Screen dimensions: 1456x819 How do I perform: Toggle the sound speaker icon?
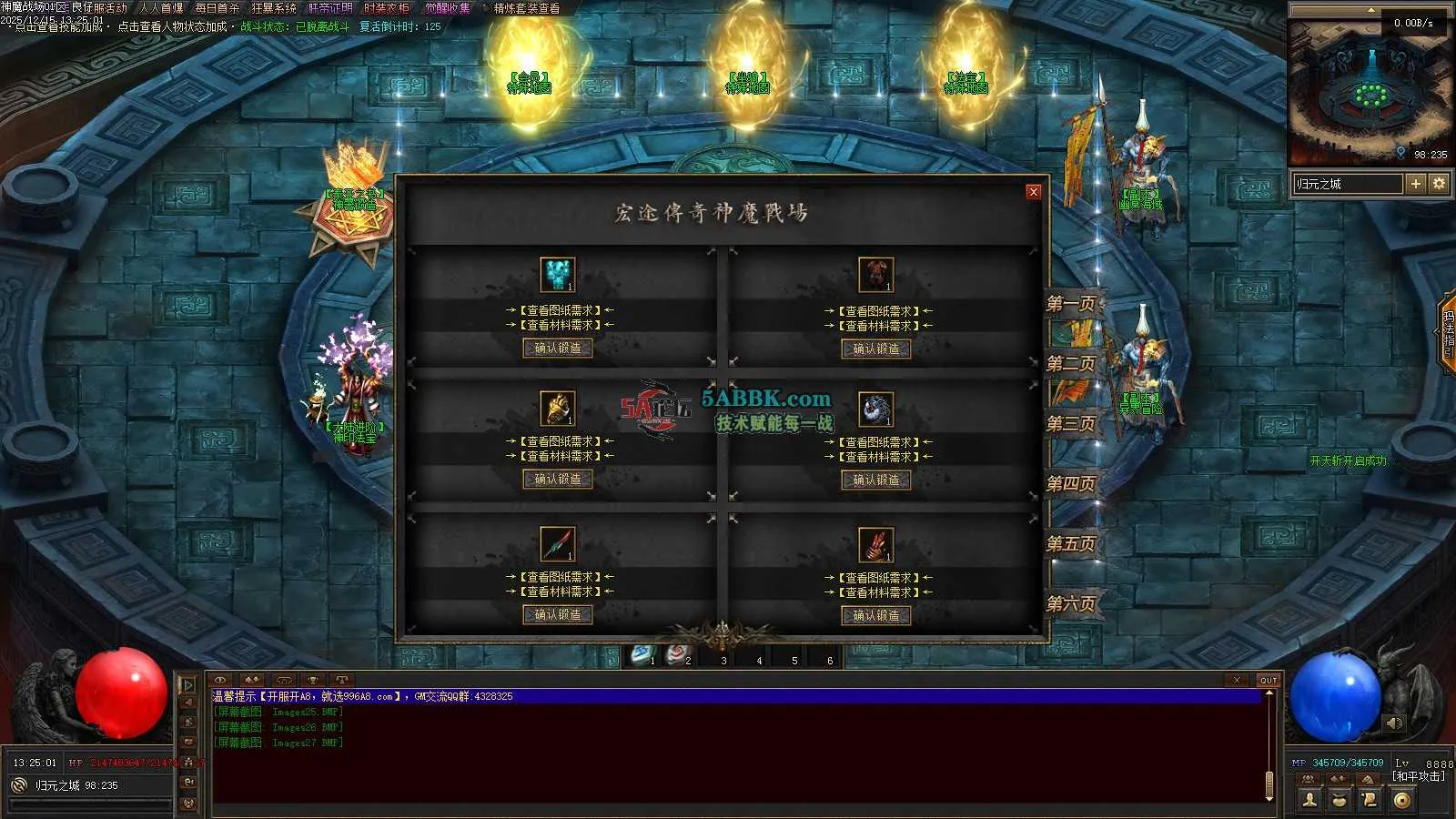point(1394,723)
